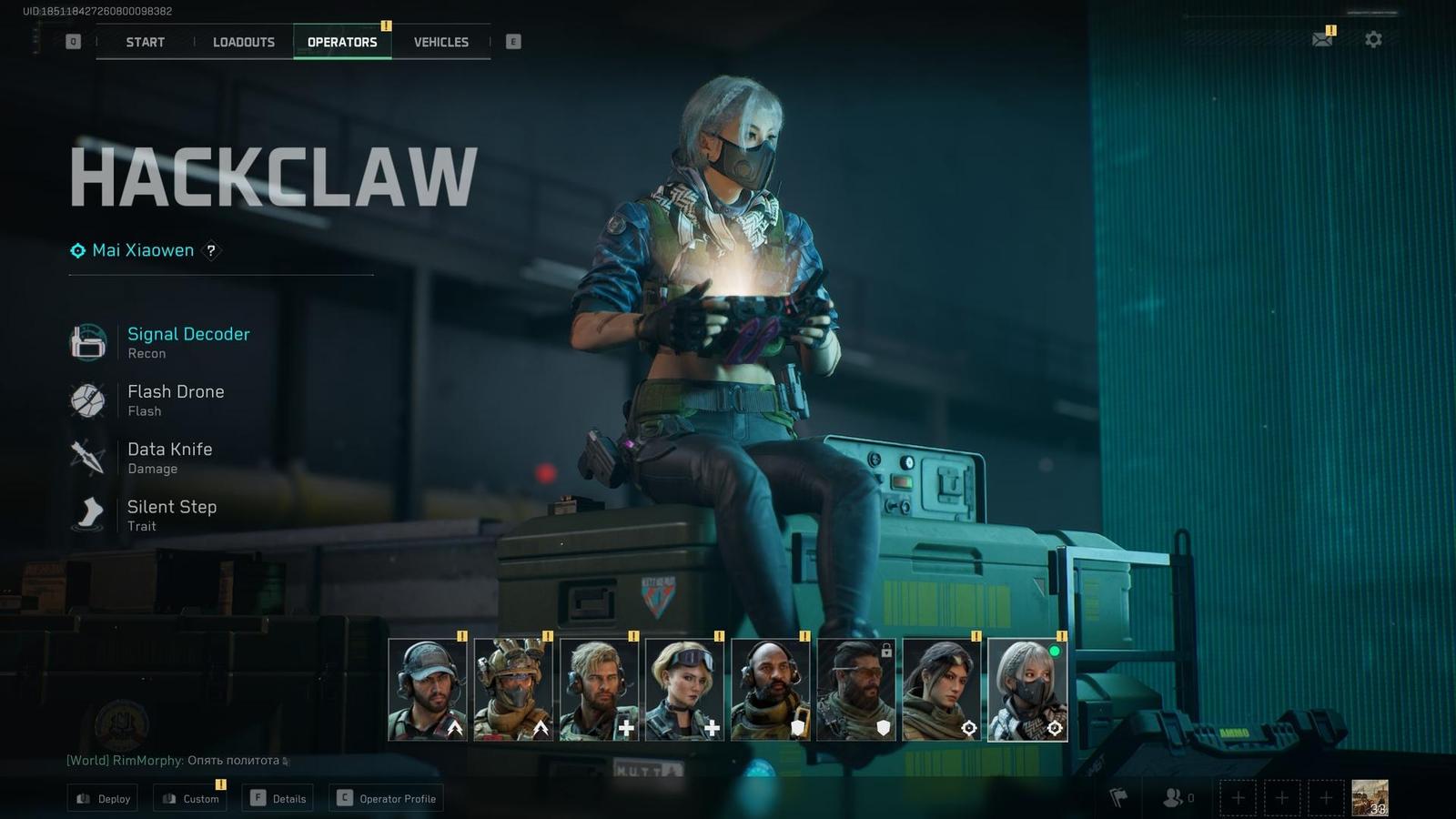Screen dimensions: 1456x819
Task: Open settings via the gear icon
Action: click(1373, 39)
